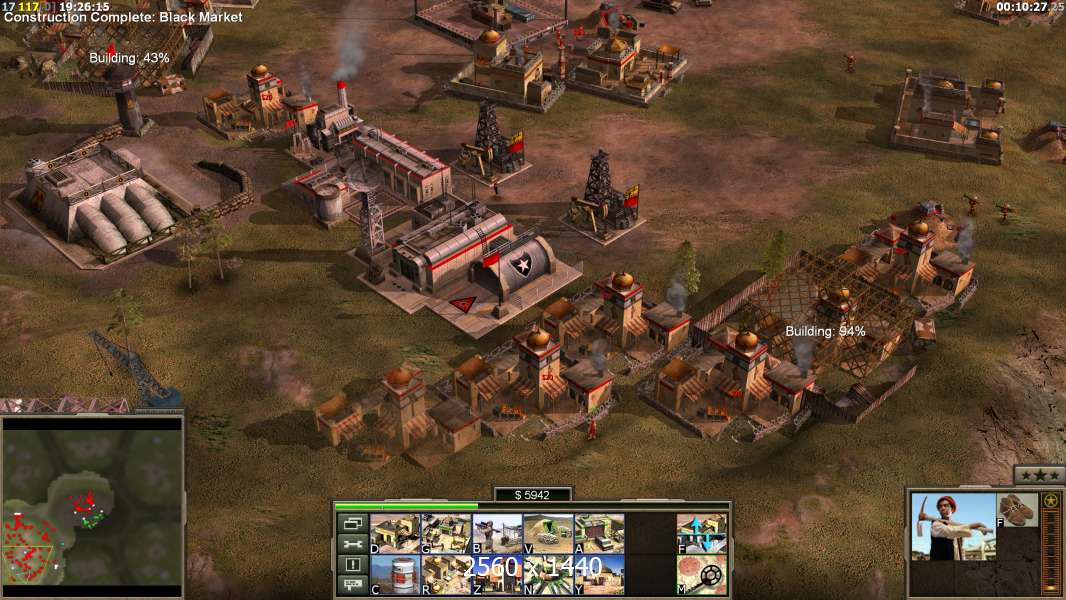Image resolution: width=1066 pixels, height=600 pixels.
Task: Select the worker portrait in the unit panel
Action: tap(953, 526)
